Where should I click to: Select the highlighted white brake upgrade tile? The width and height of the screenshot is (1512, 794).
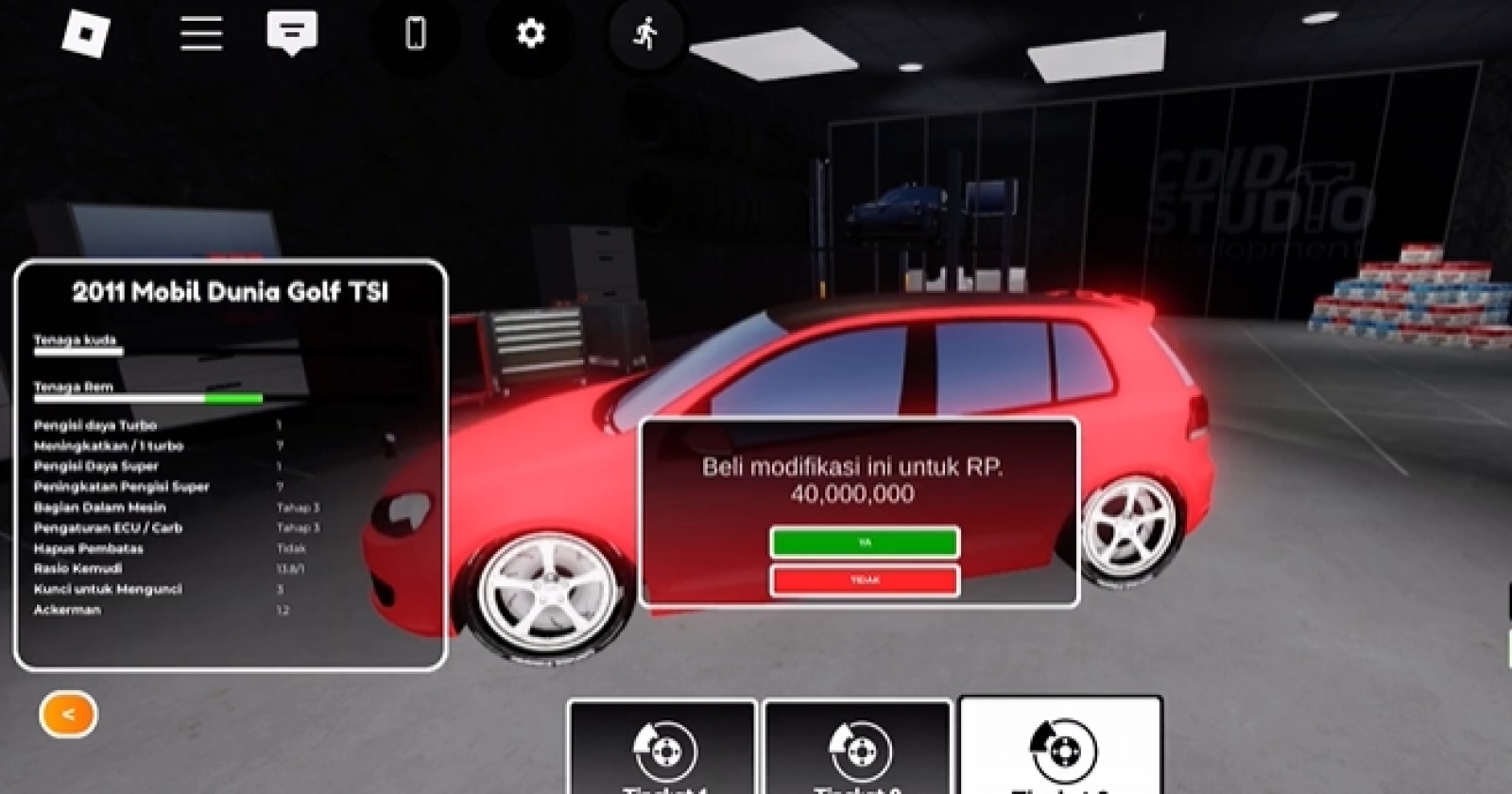click(1060, 748)
